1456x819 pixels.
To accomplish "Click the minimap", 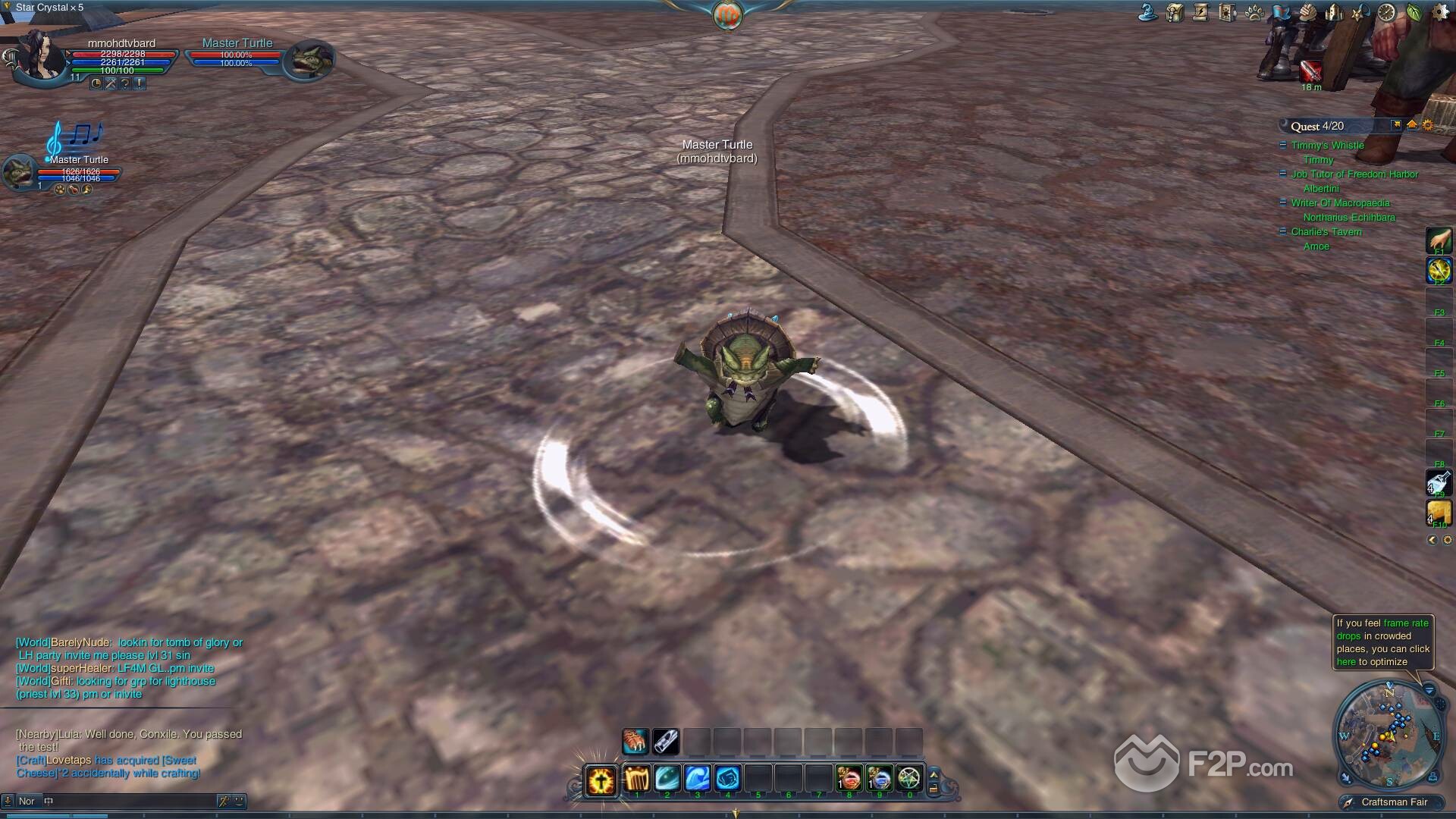I will click(1387, 734).
